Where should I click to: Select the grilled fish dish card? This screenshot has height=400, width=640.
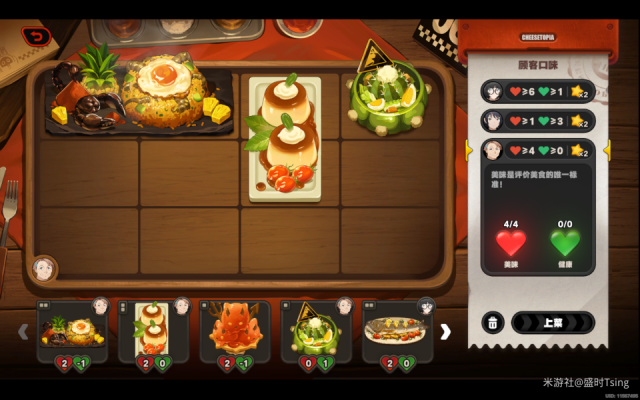(x=398, y=330)
